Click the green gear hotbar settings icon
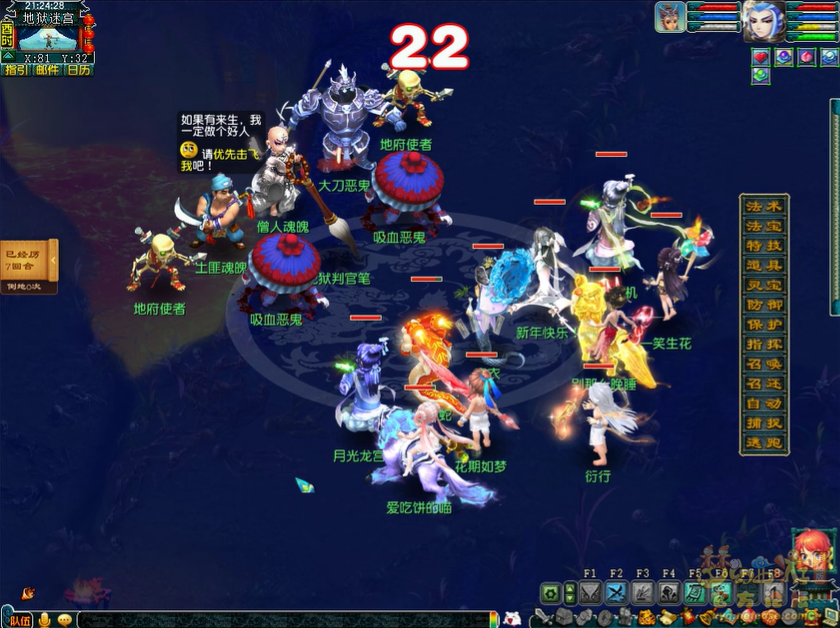The height and width of the screenshot is (628, 840). tap(550, 593)
